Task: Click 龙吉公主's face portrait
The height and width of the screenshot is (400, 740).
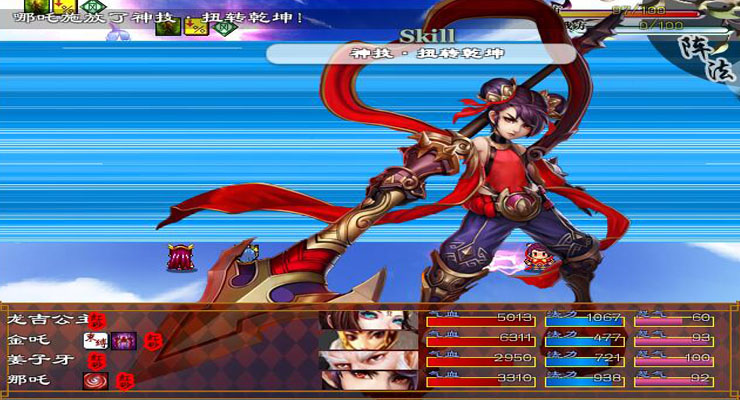Action: tap(368, 320)
